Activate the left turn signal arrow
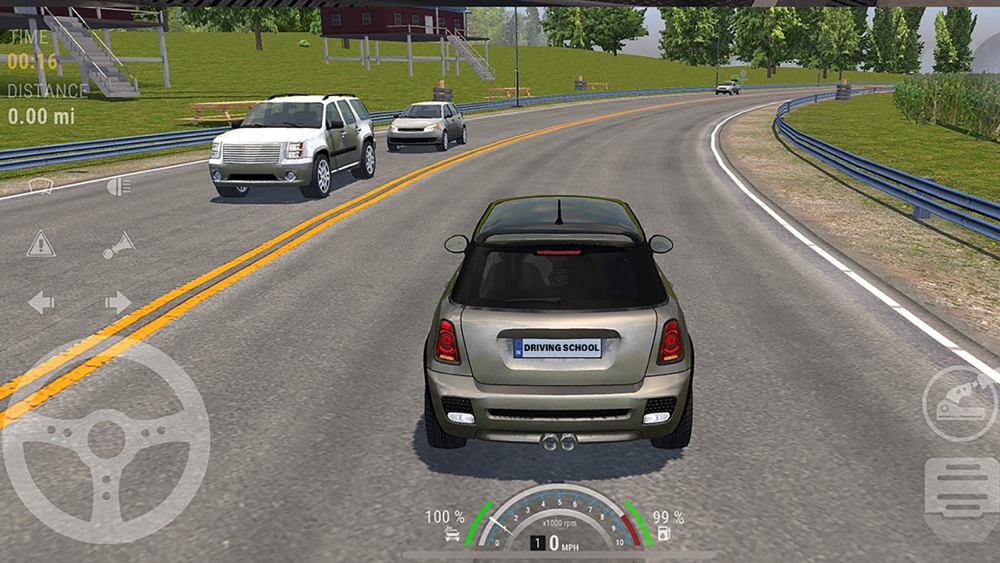1000x563 pixels. pyautogui.click(x=41, y=302)
